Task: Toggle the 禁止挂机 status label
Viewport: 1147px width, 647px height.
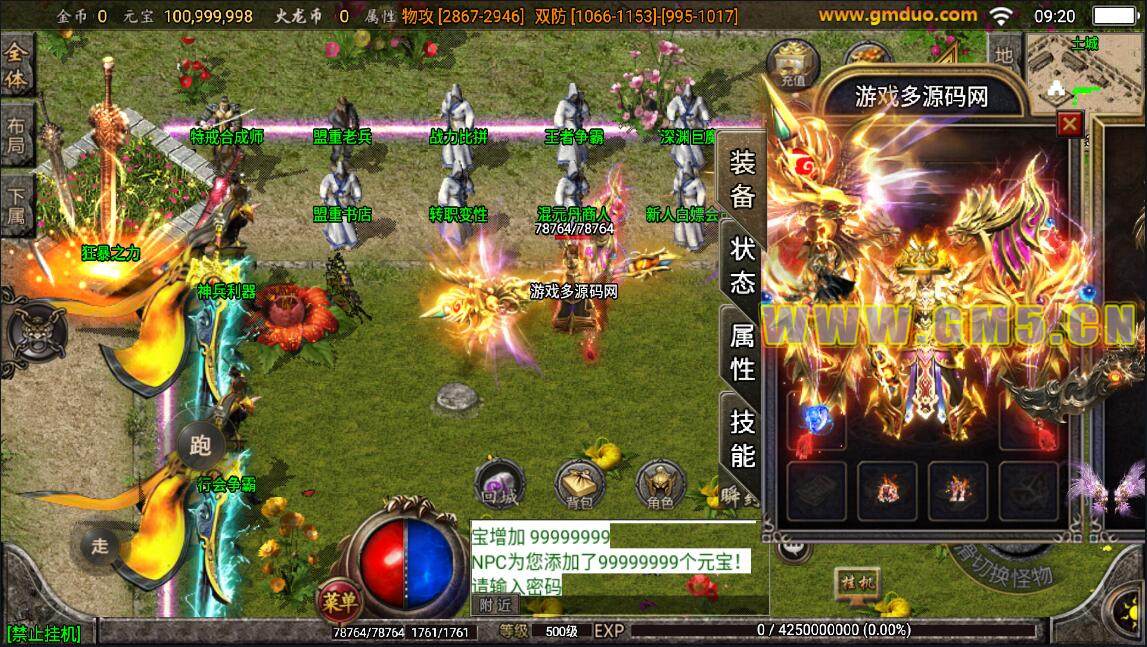Action: [43, 634]
